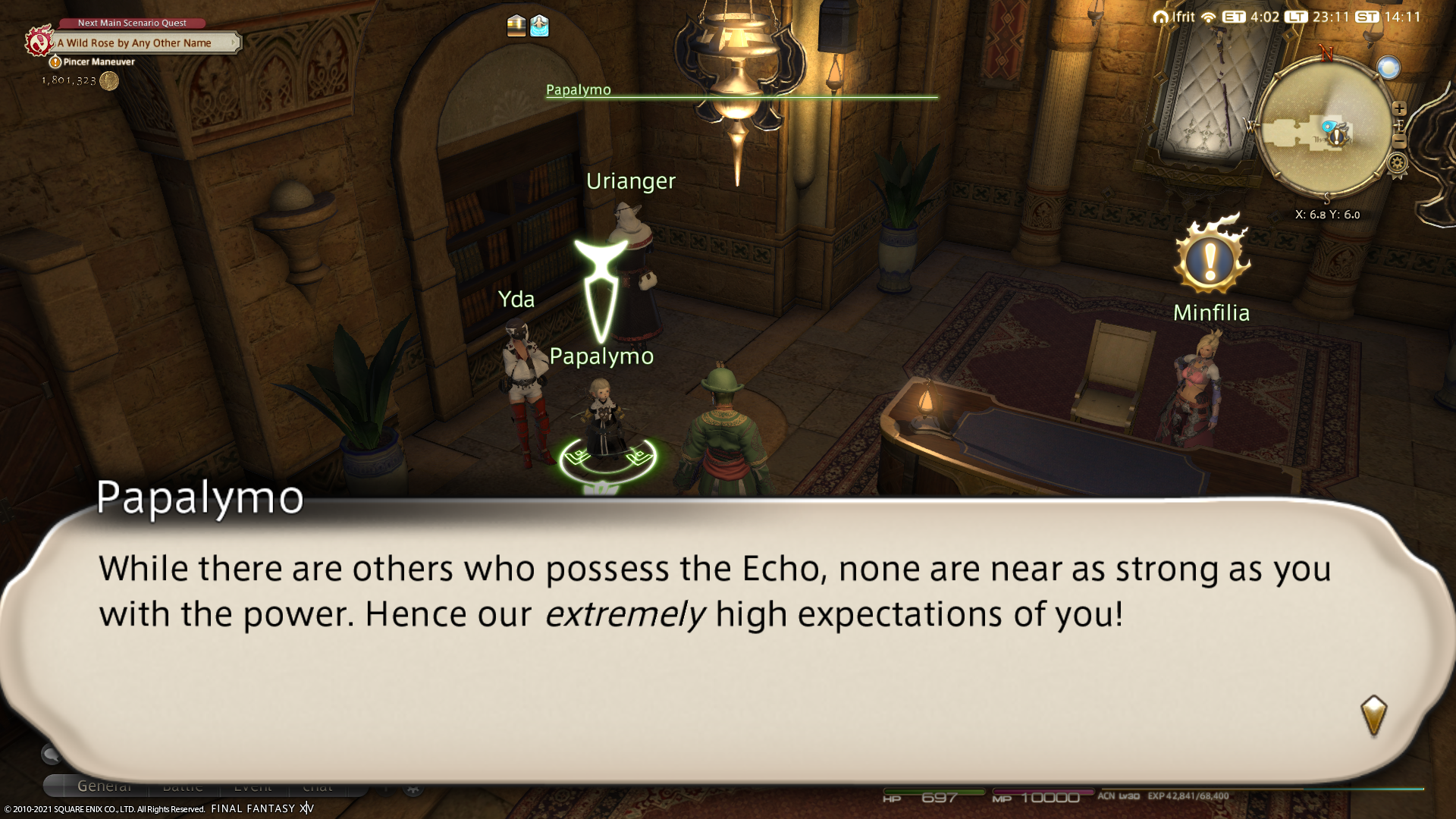
Task: Zoom out the minimap with the minus button
Action: pyautogui.click(x=1400, y=142)
